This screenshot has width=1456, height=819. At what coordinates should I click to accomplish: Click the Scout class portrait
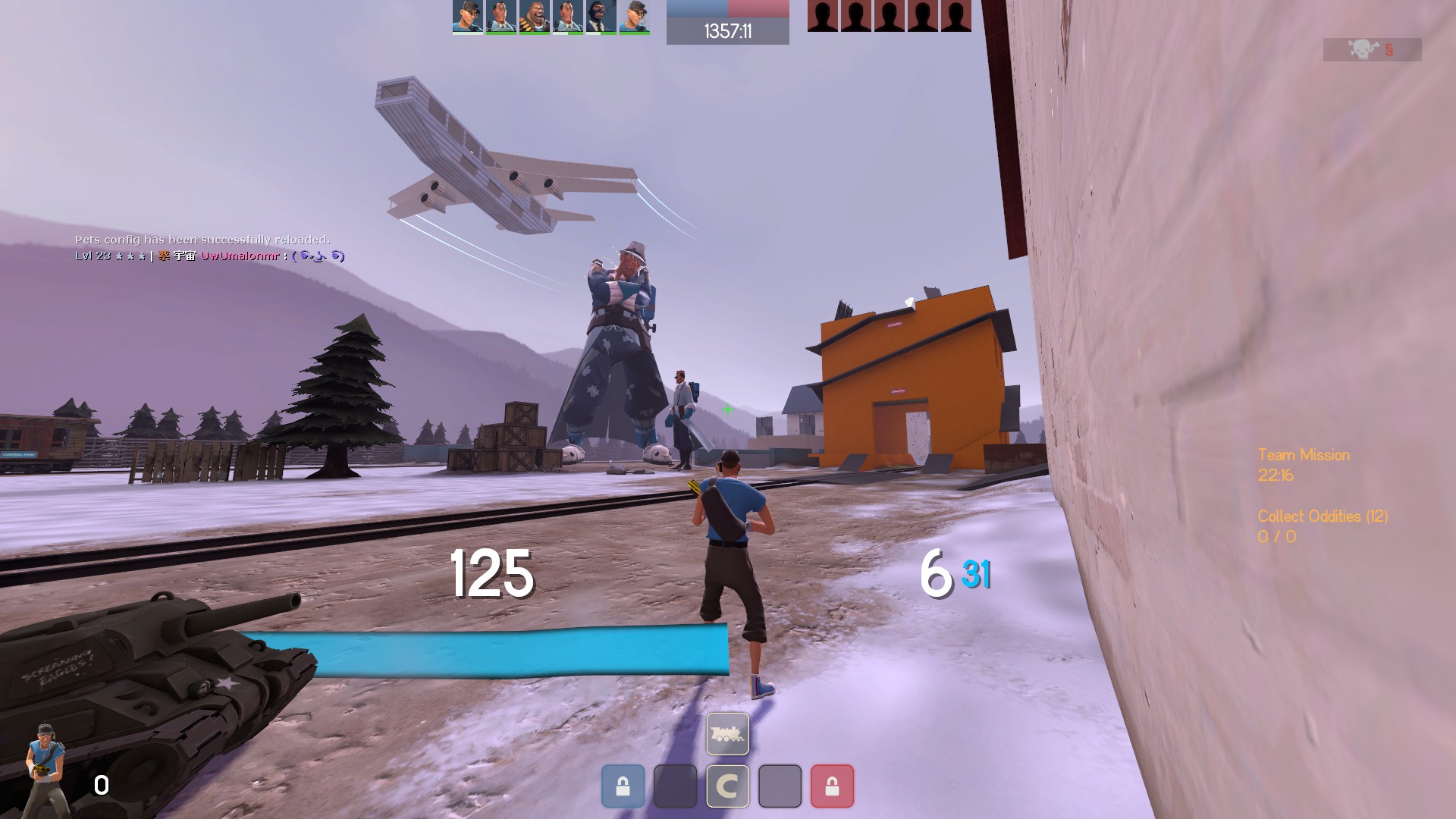(47, 766)
